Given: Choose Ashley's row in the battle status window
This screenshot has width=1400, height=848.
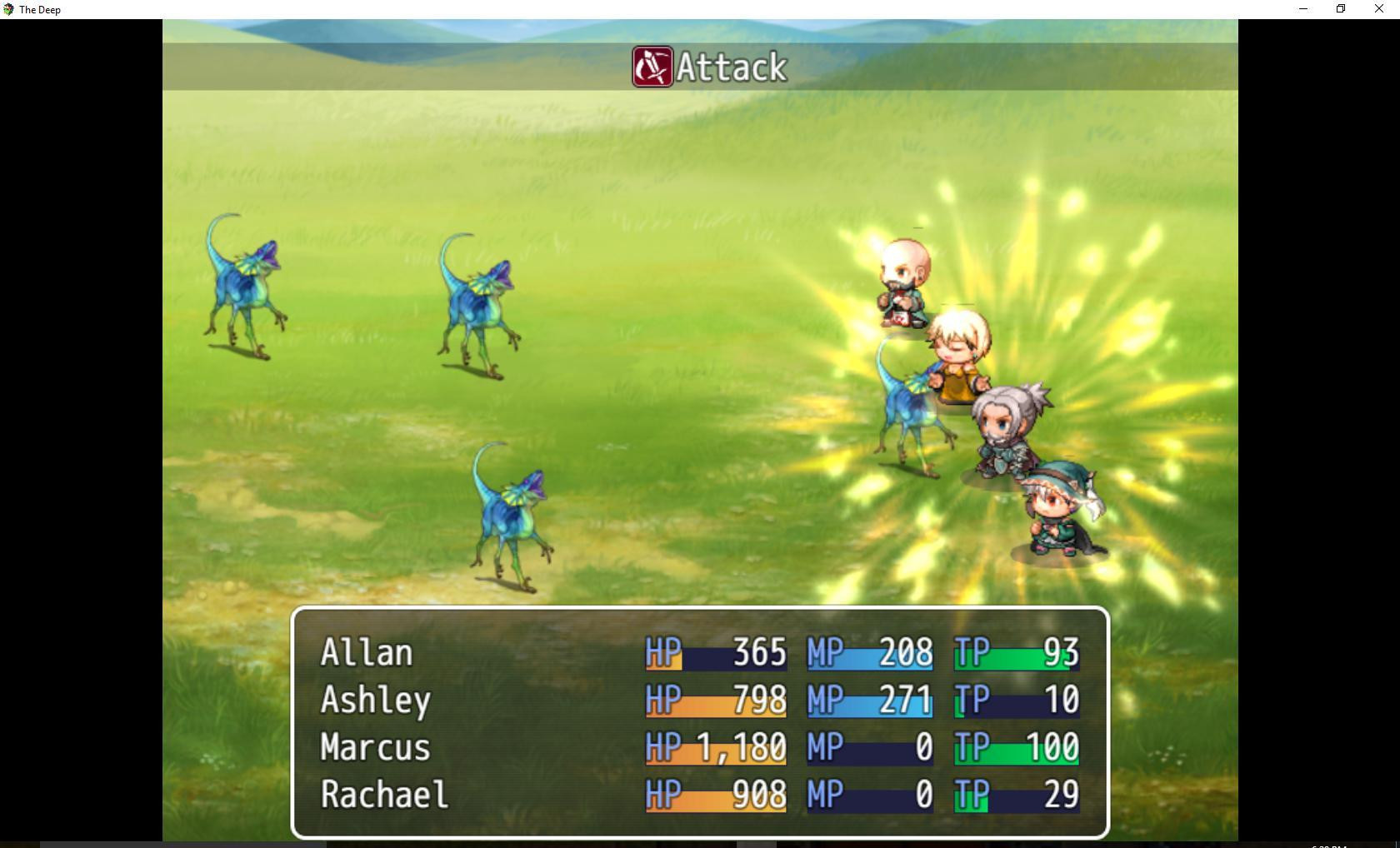Looking at the screenshot, I should pyautogui.click(x=375, y=701).
